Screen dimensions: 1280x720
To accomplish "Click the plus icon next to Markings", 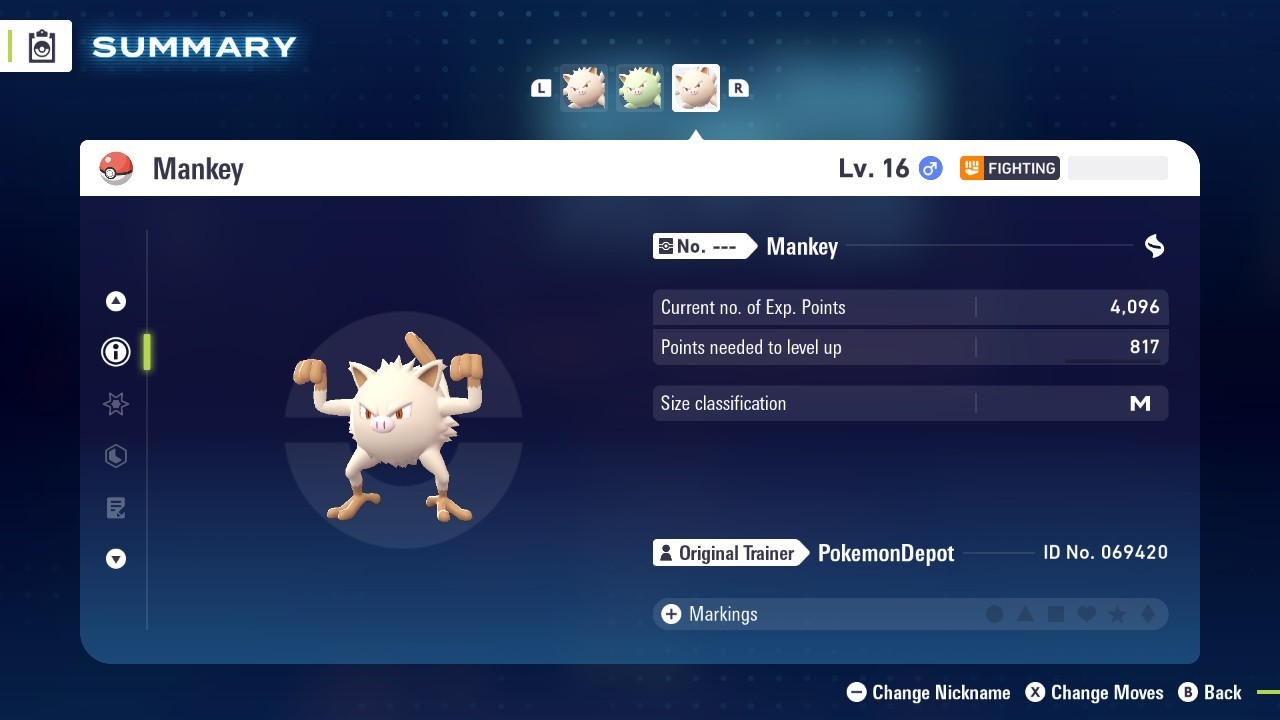I will (x=670, y=614).
